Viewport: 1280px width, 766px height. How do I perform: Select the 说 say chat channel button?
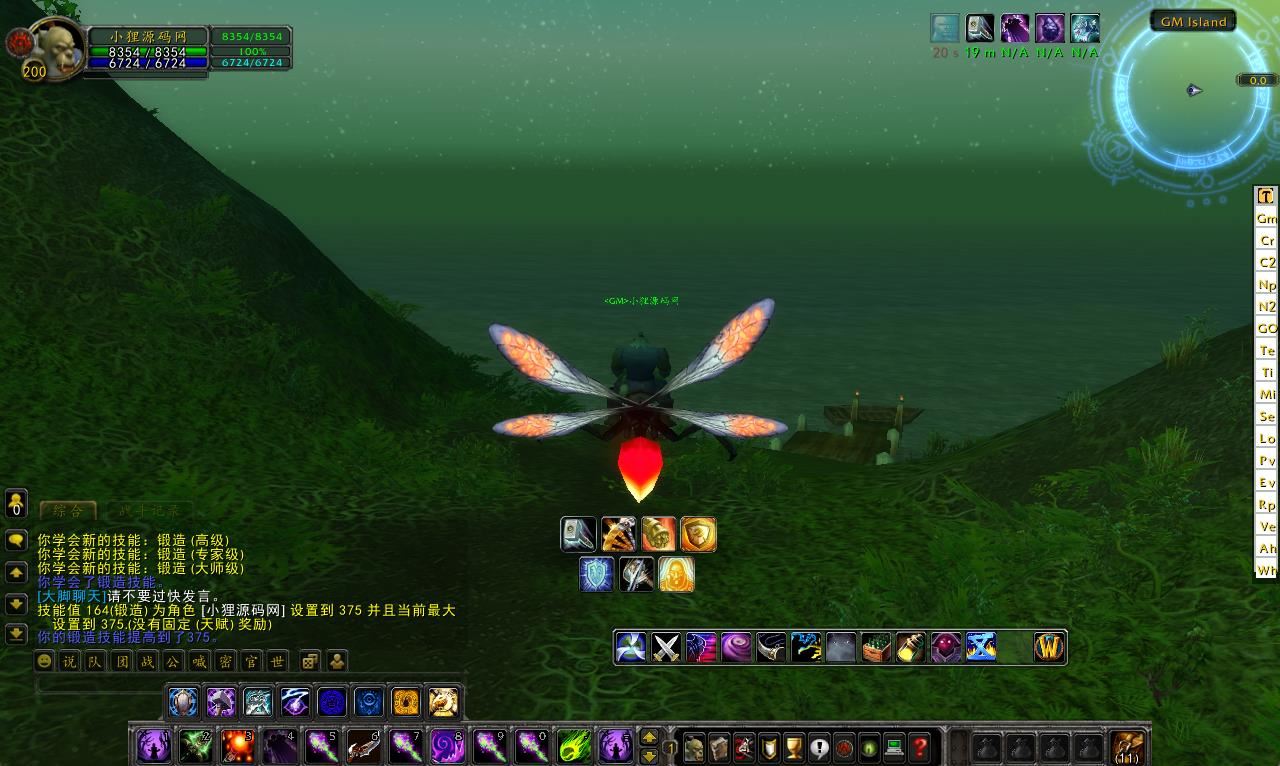coord(69,661)
